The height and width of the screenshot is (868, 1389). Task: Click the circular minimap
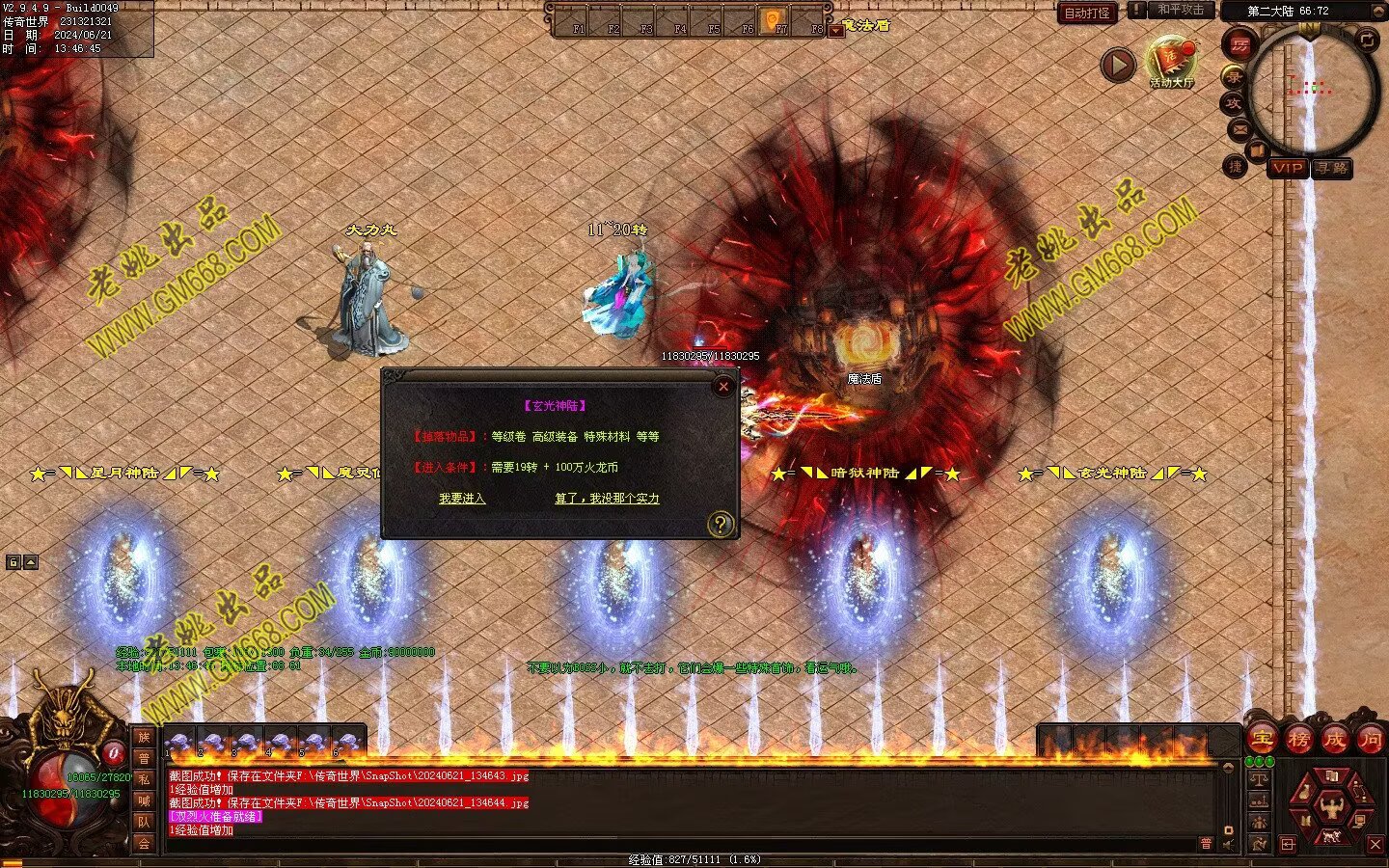[x=1312, y=90]
